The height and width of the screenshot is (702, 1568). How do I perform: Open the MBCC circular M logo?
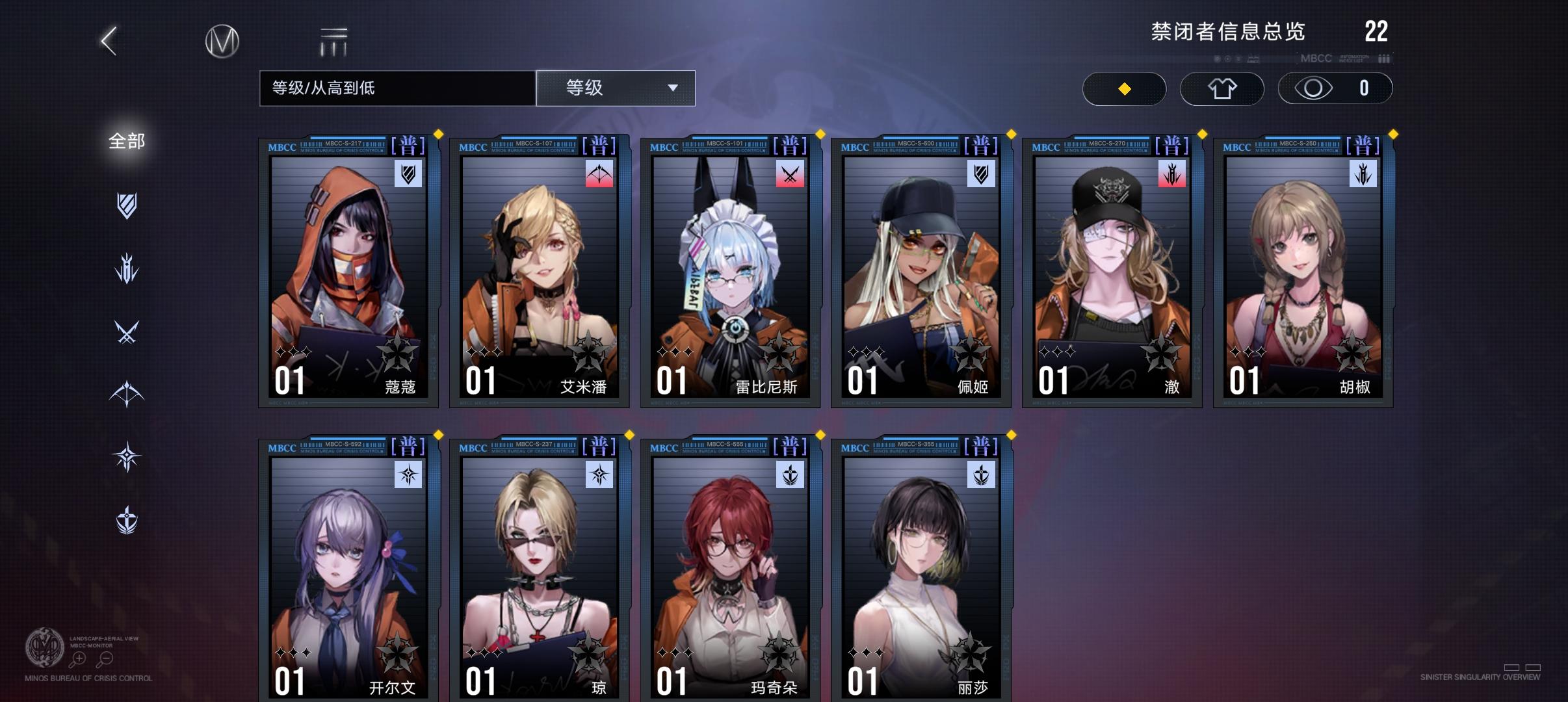(x=221, y=40)
